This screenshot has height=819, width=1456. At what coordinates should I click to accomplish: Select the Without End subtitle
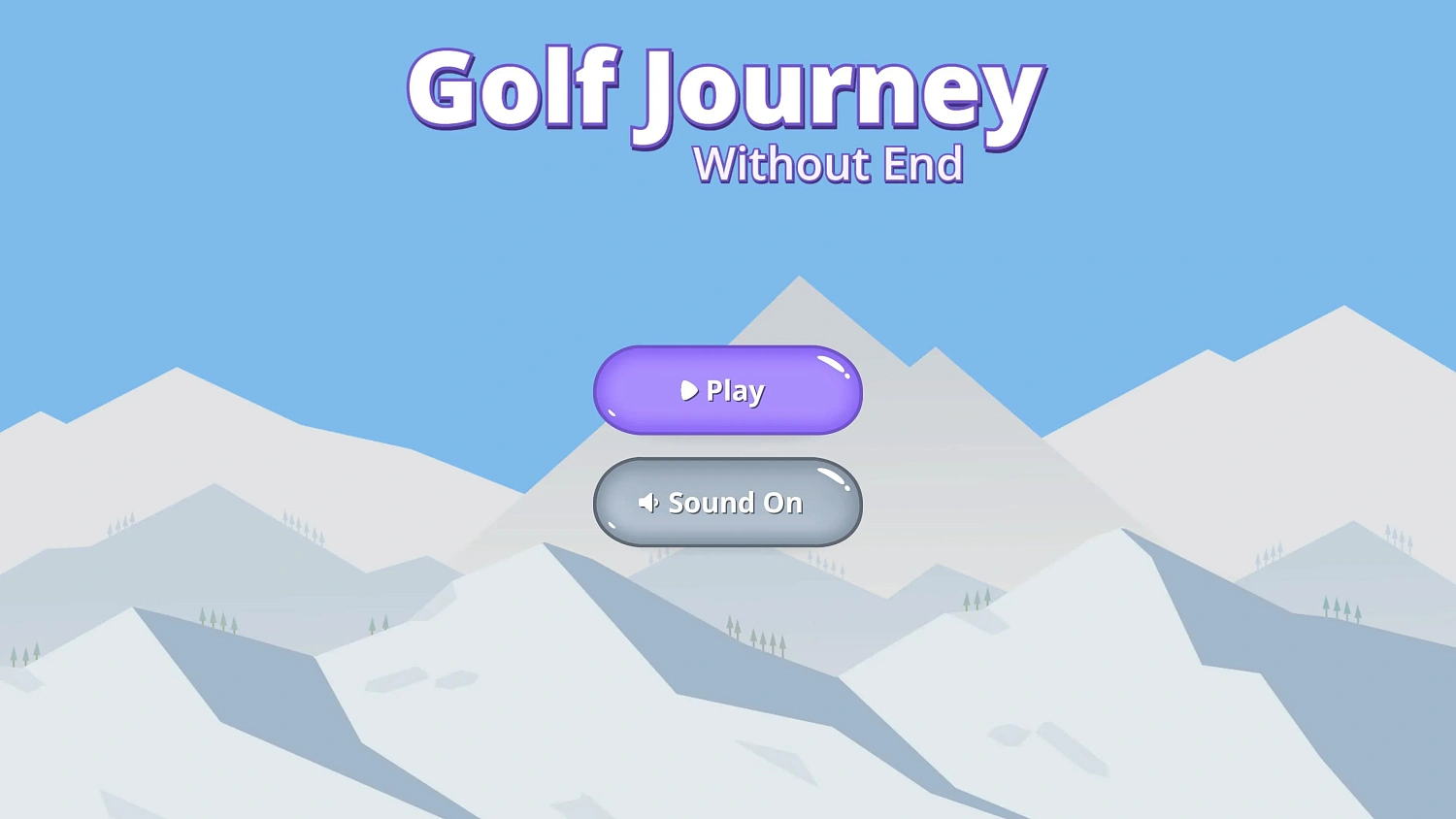click(827, 163)
